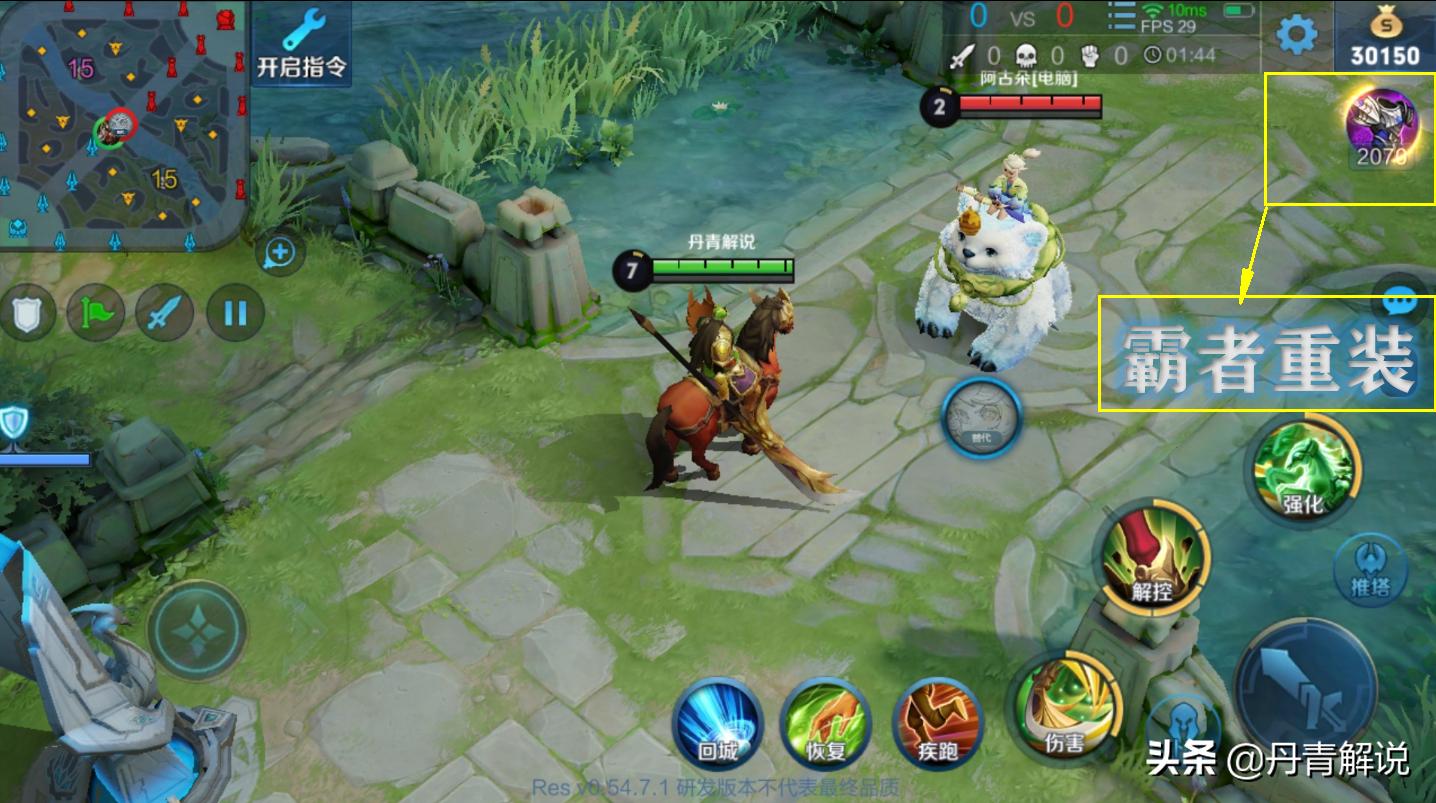Toggle the pause button
The width and height of the screenshot is (1436, 803).
click(235, 313)
